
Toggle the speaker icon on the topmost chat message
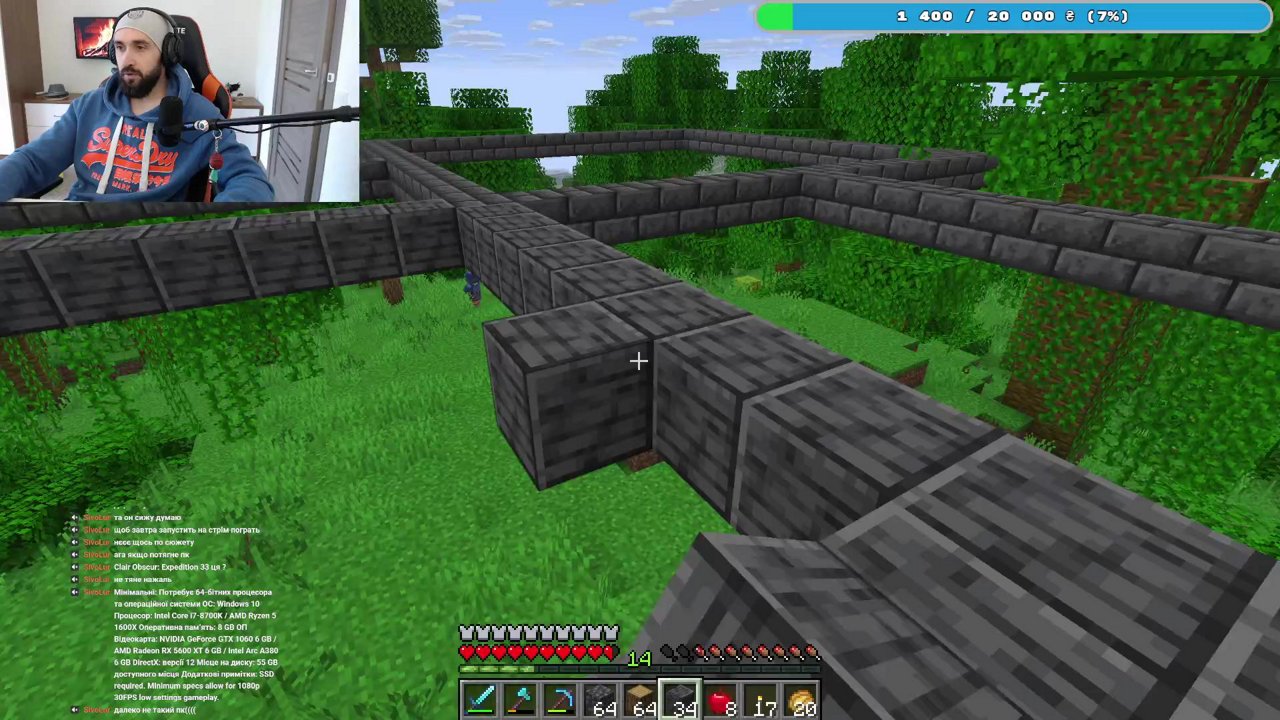click(74, 517)
